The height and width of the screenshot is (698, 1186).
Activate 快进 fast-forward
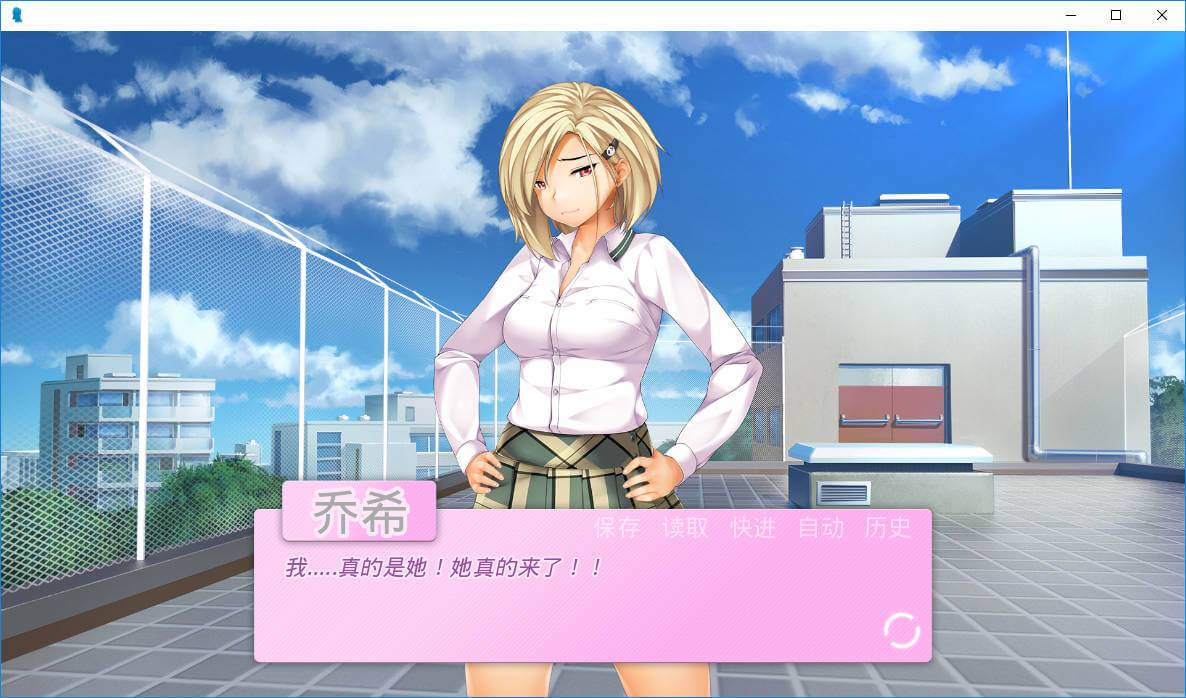tap(753, 528)
